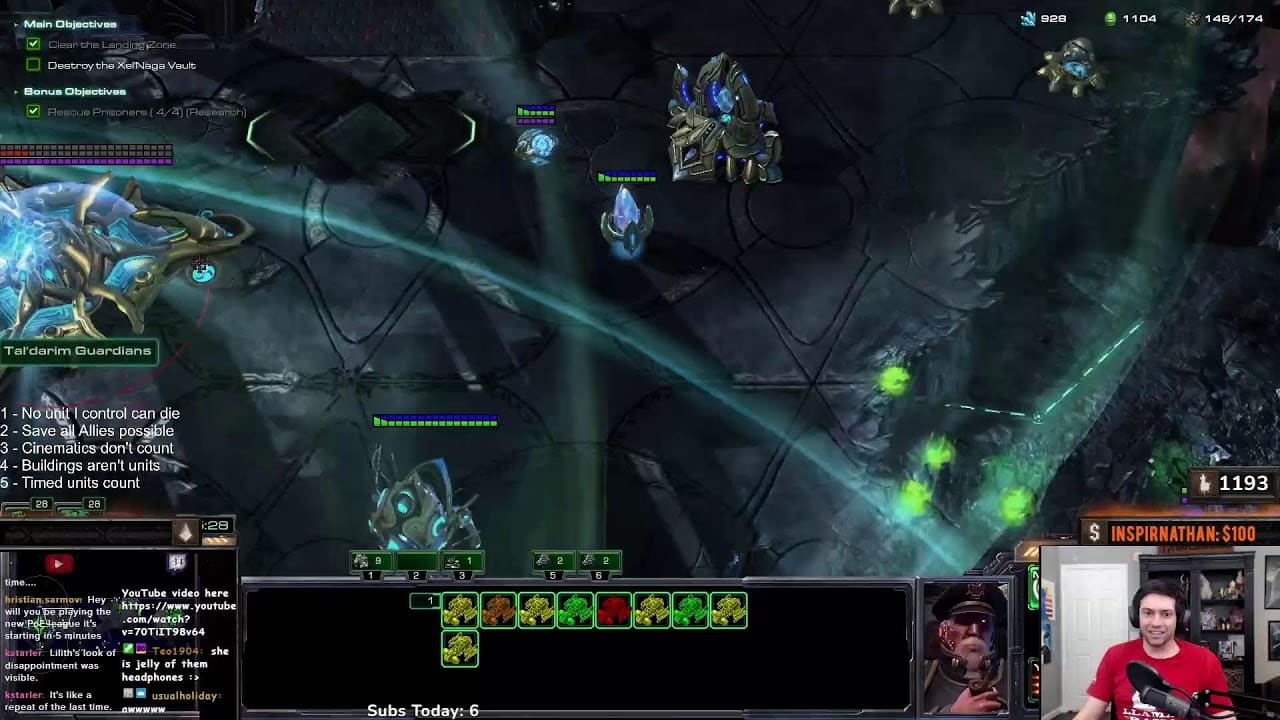
Task: Select the orange unit portrait in selection row
Action: (497, 609)
